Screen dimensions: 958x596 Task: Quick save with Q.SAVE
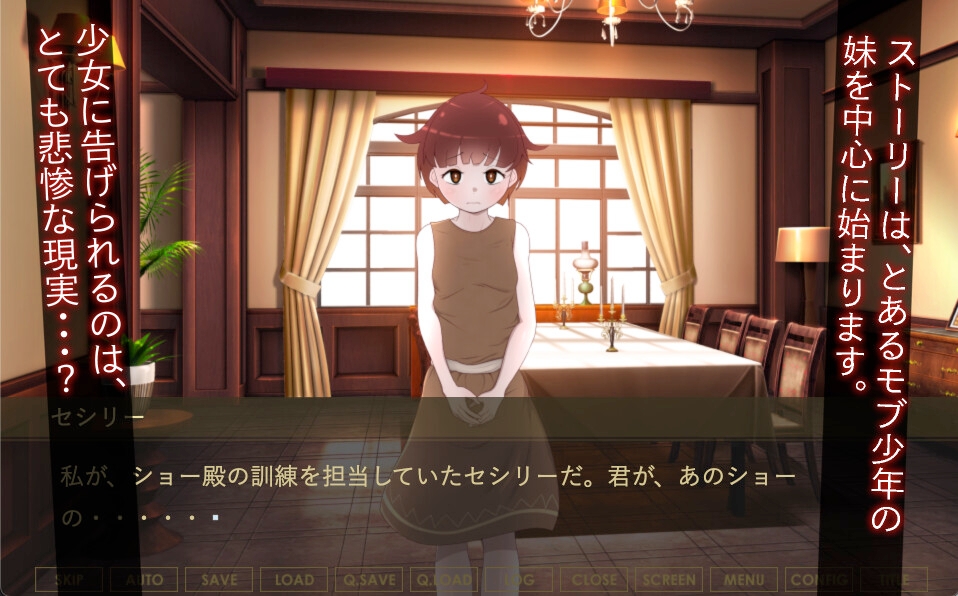pyautogui.click(x=369, y=580)
